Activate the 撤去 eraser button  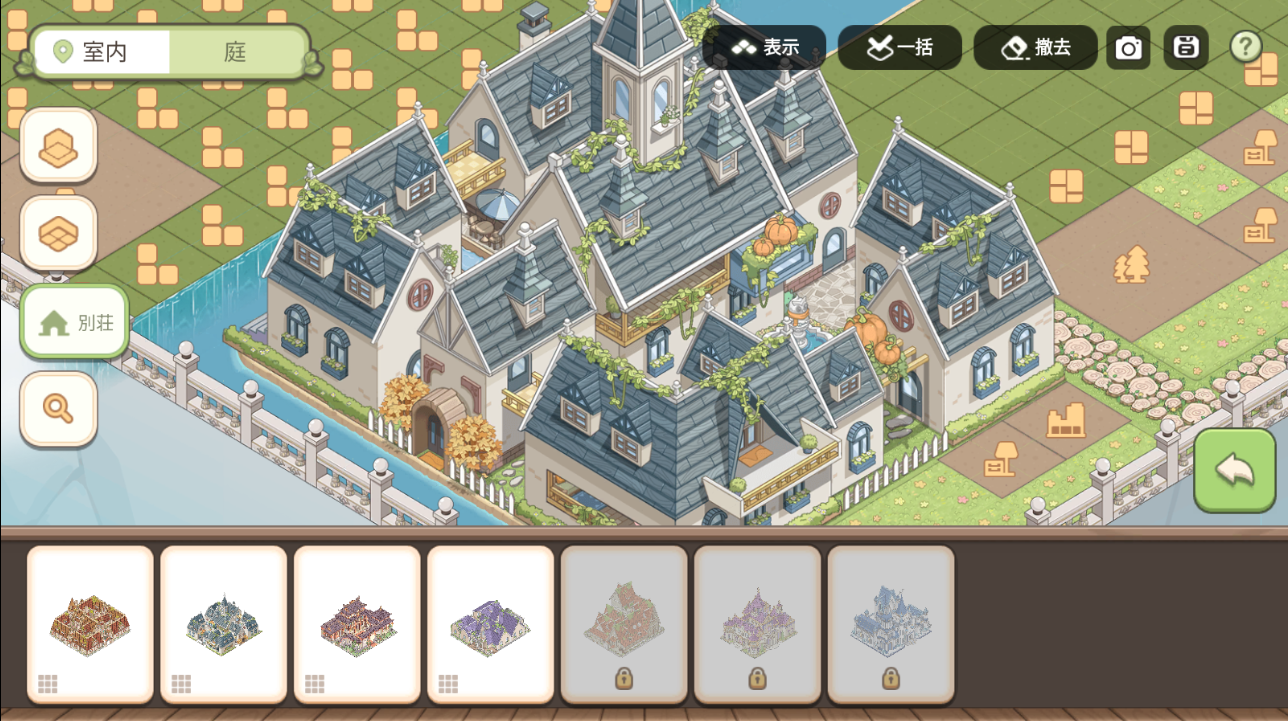click(1035, 47)
